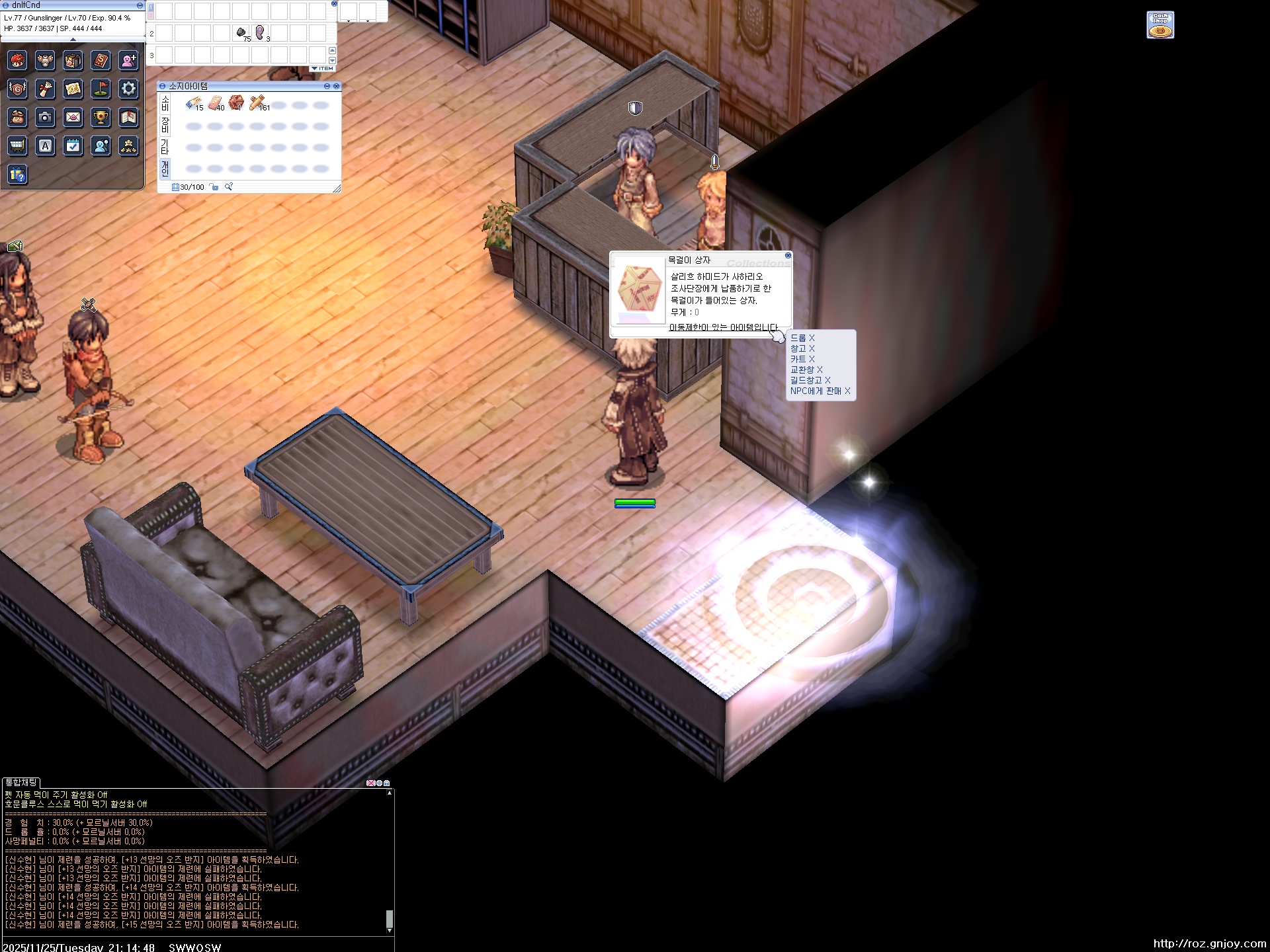Open the red S skill book
This screenshot has width=1270, height=952.
tap(101, 61)
